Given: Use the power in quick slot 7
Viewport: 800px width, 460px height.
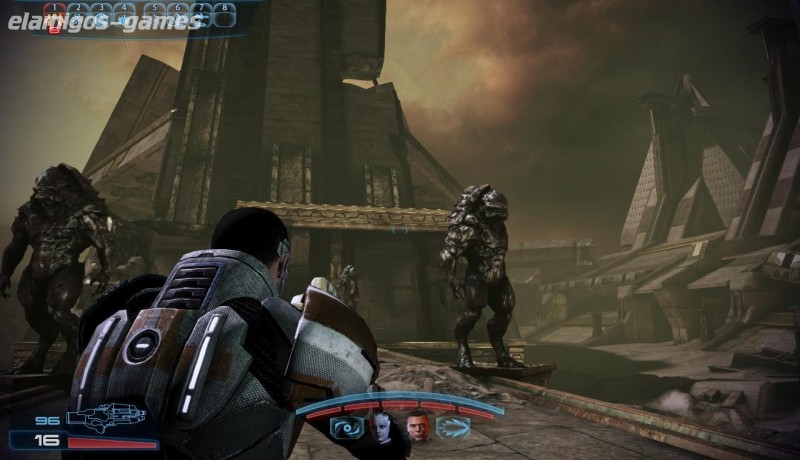Looking at the screenshot, I should [203, 15].
